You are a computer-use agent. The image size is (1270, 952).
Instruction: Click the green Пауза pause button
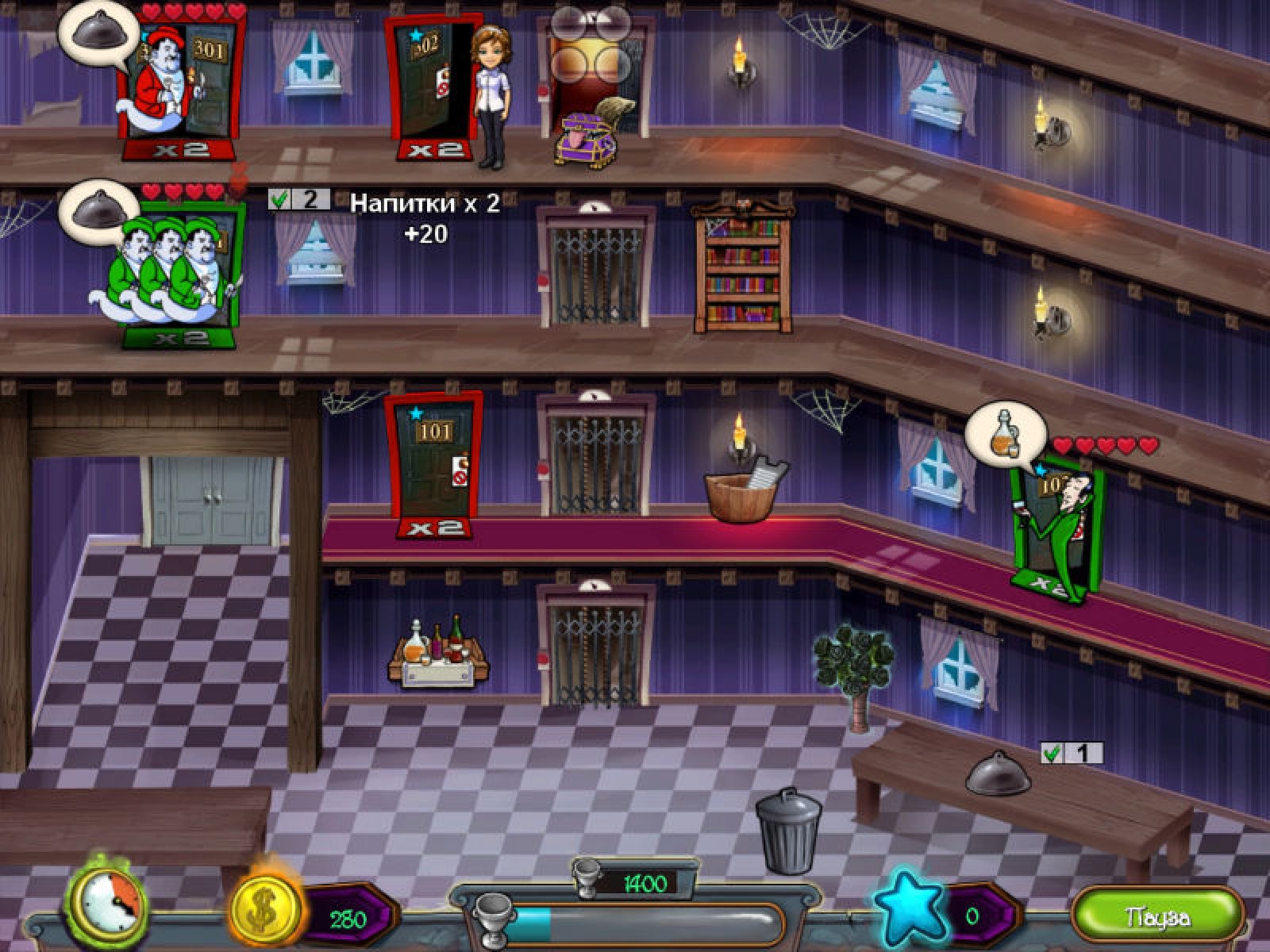1157,917
